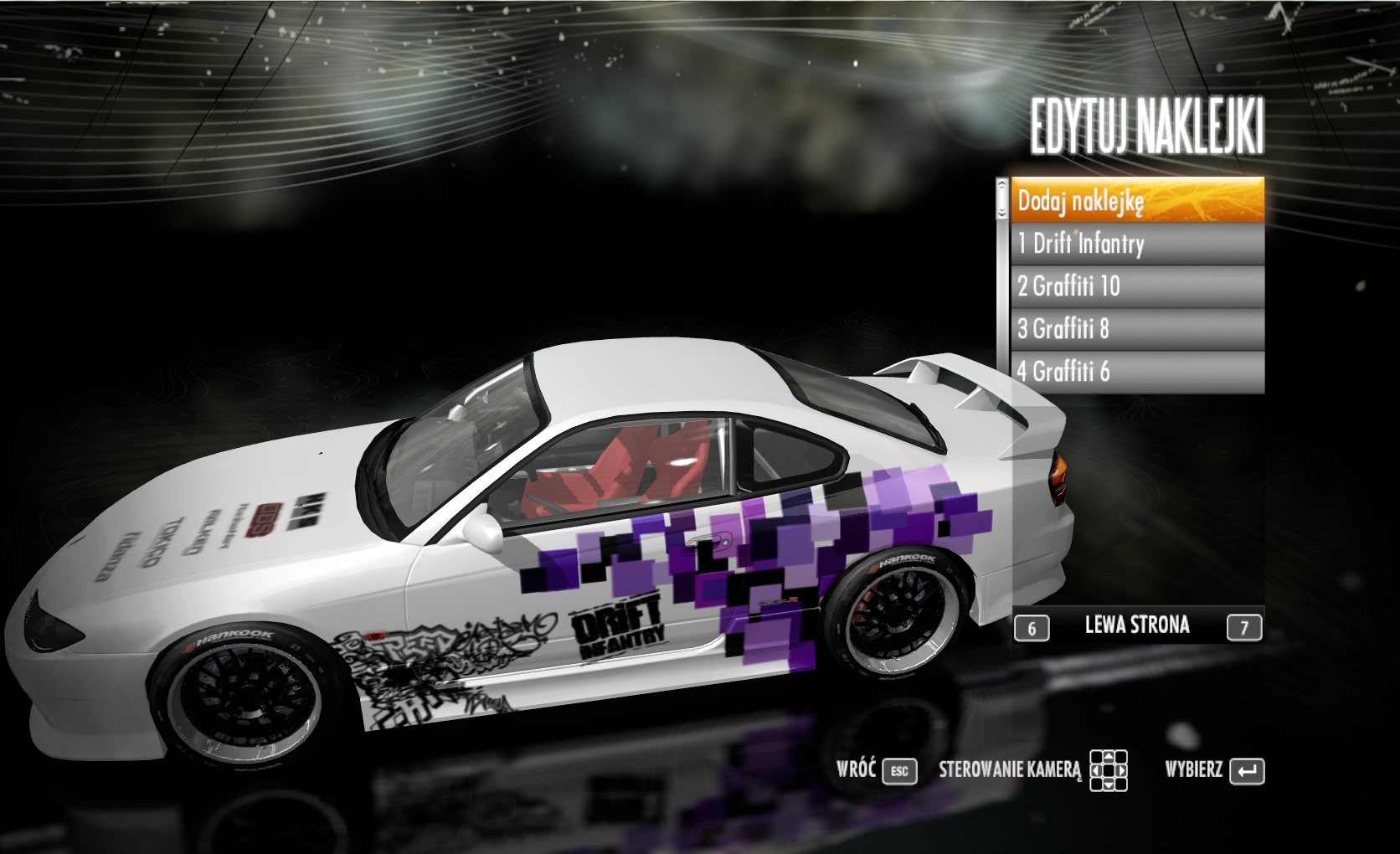Image resolution: width=1400 pixels, height=854 pixels.
Task: Confirm with the Wybierz button
Action: coord(1214,770)
